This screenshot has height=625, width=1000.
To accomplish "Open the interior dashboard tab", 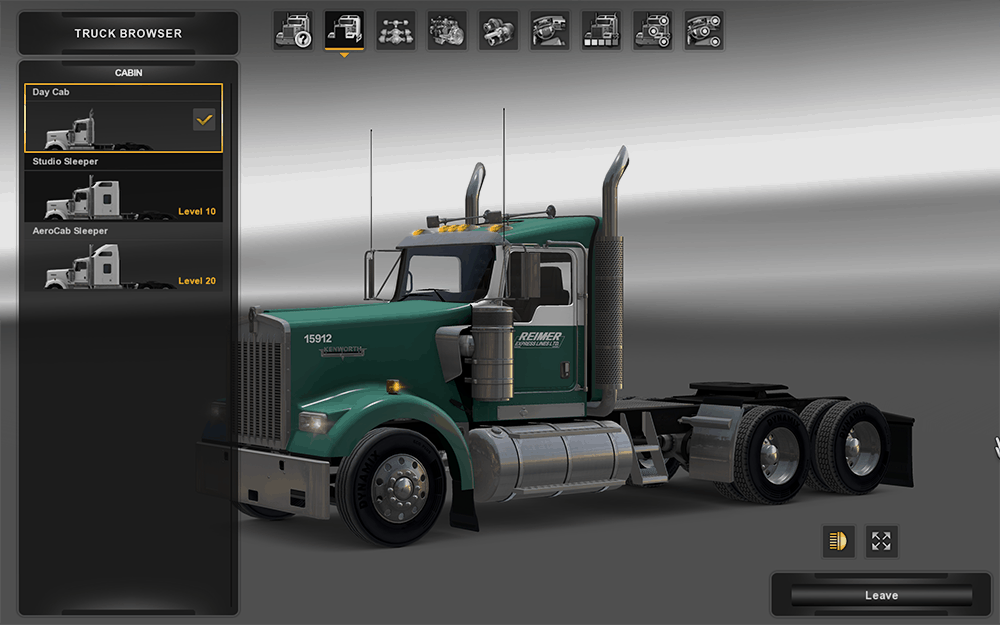I will 550,31.
